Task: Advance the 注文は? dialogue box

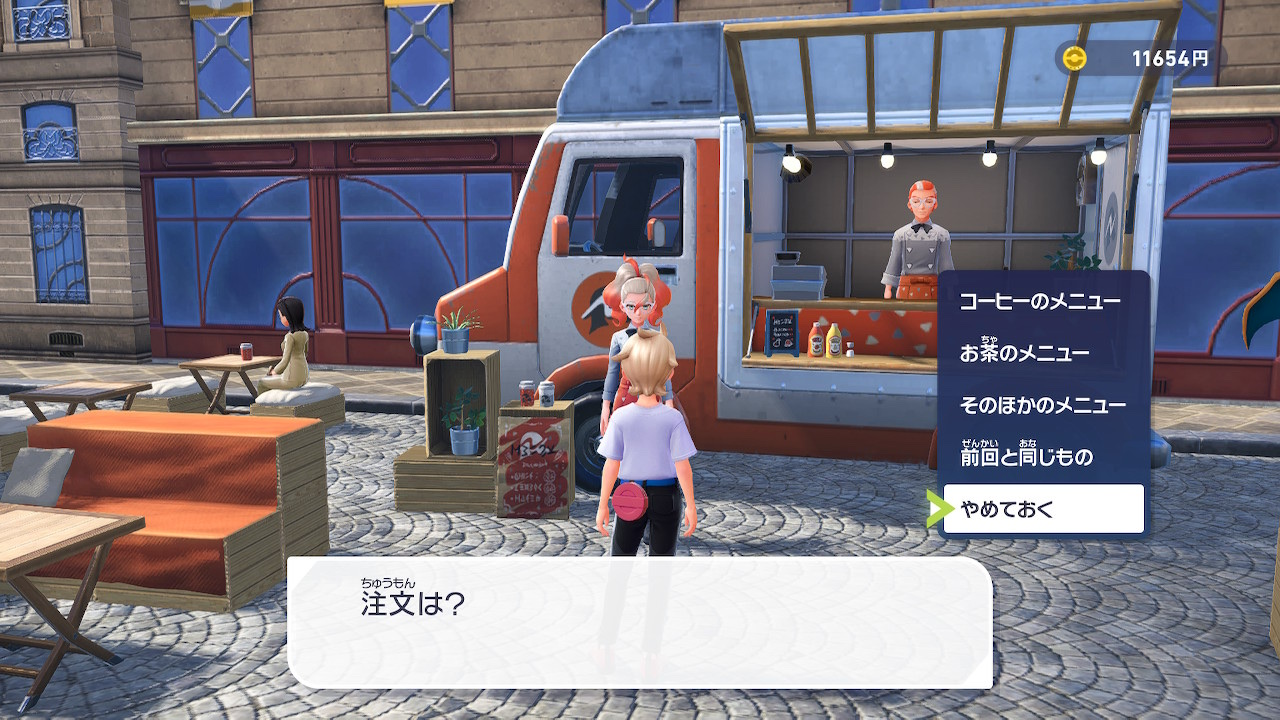Action: point(640,621)
